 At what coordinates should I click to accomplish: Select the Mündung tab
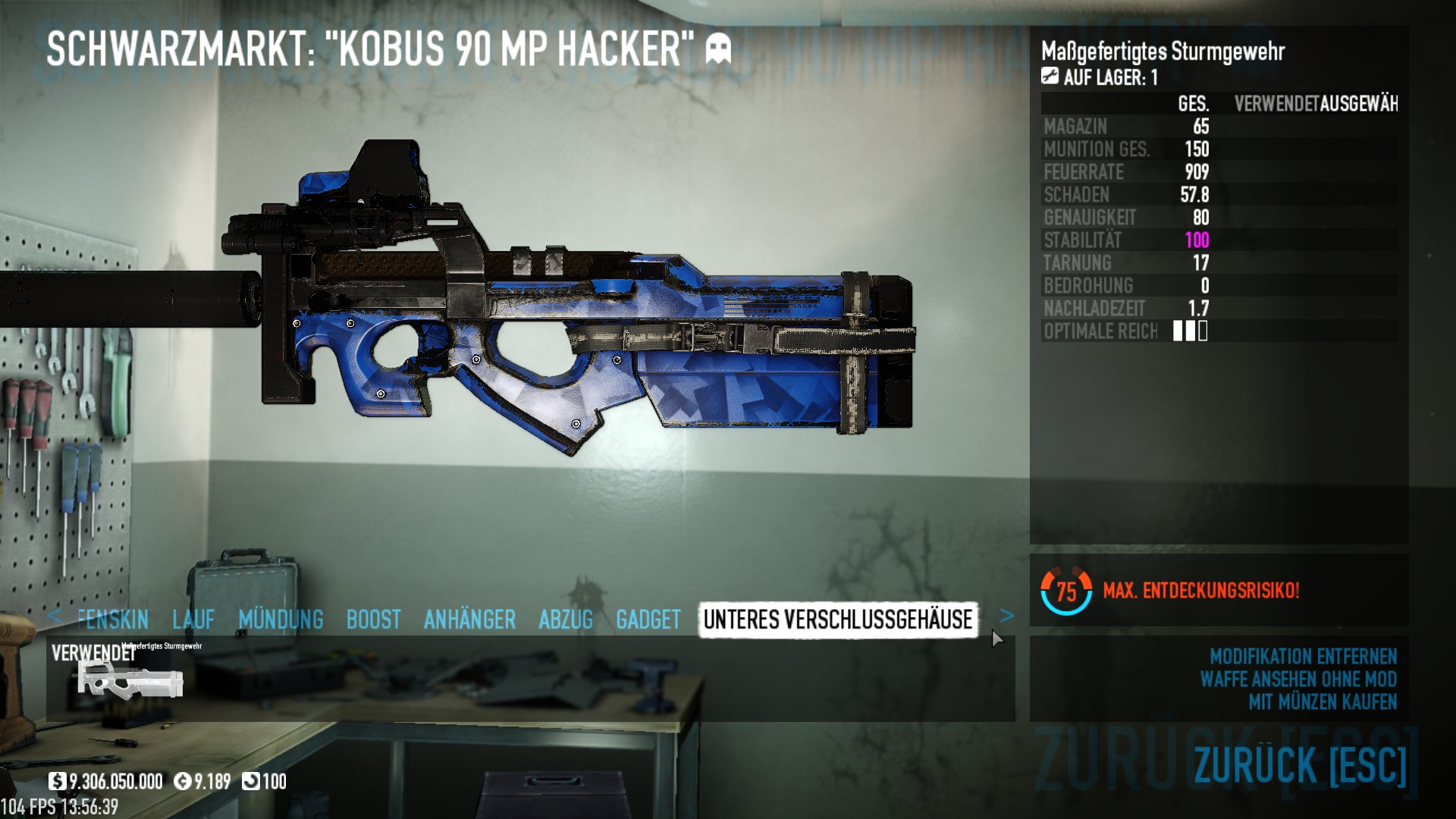point(281,620)
